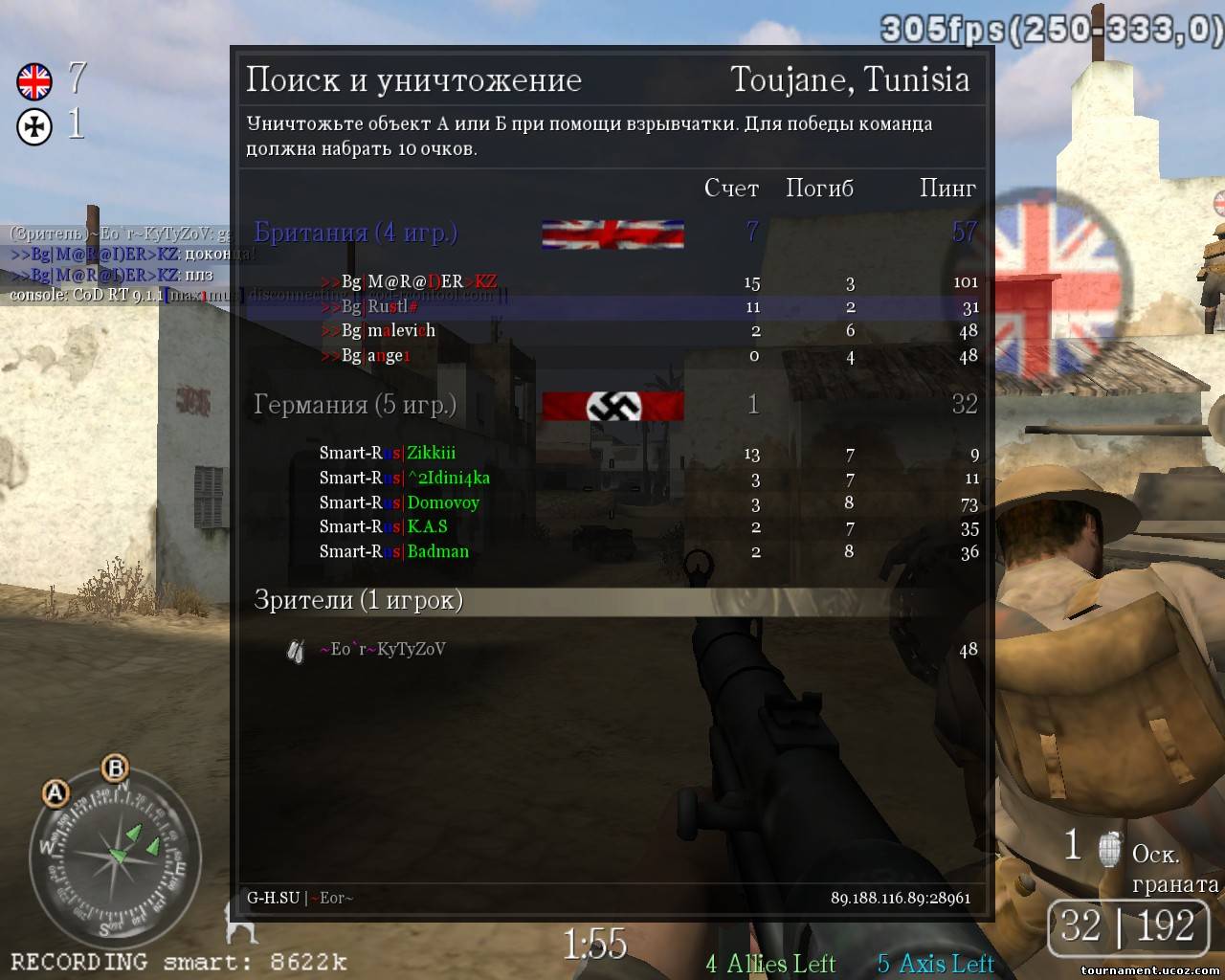Click the Германия team header

tap(354, 405)
